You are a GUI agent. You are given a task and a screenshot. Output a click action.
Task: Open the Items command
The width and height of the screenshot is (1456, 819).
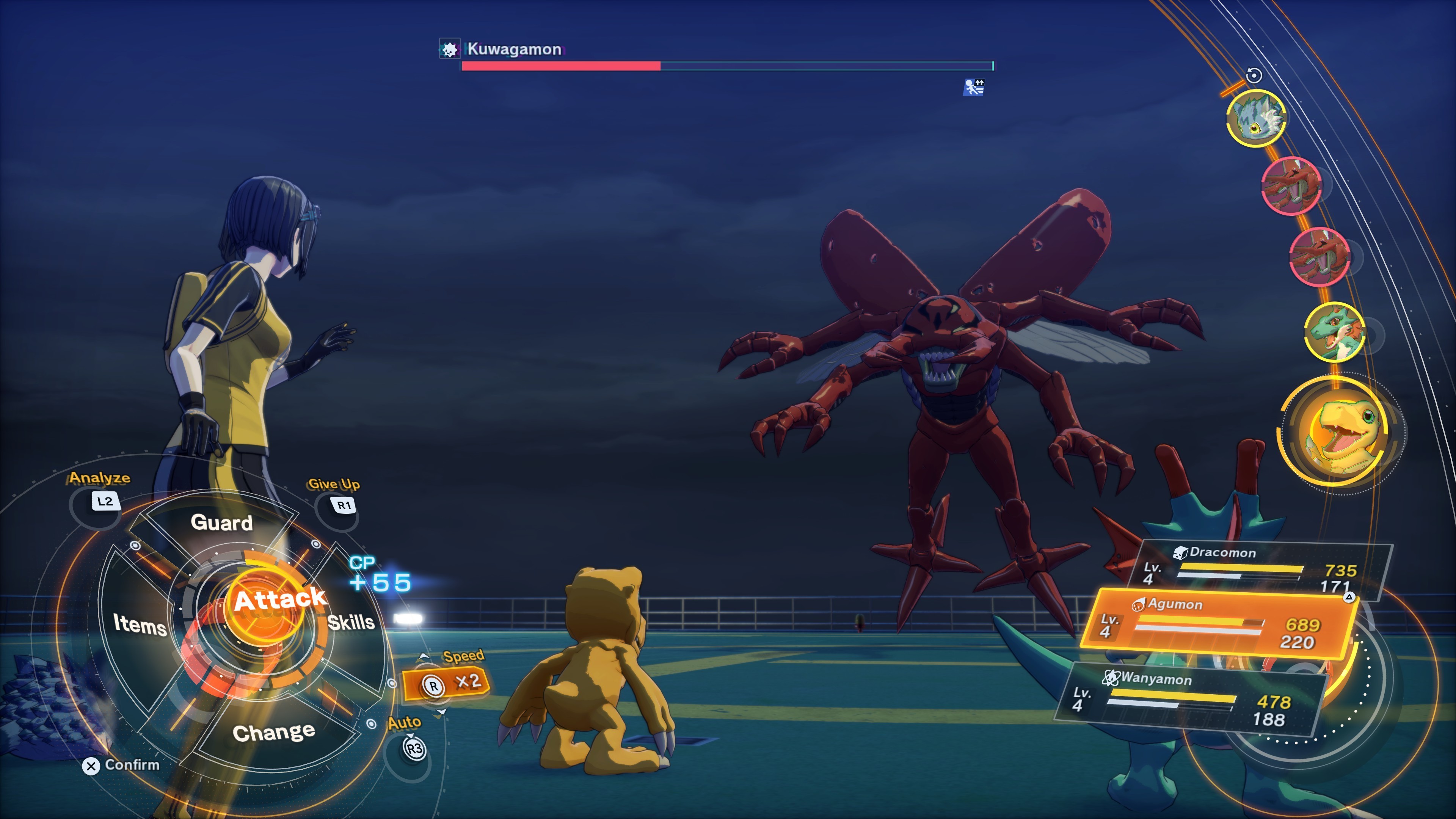pos(140,624)
